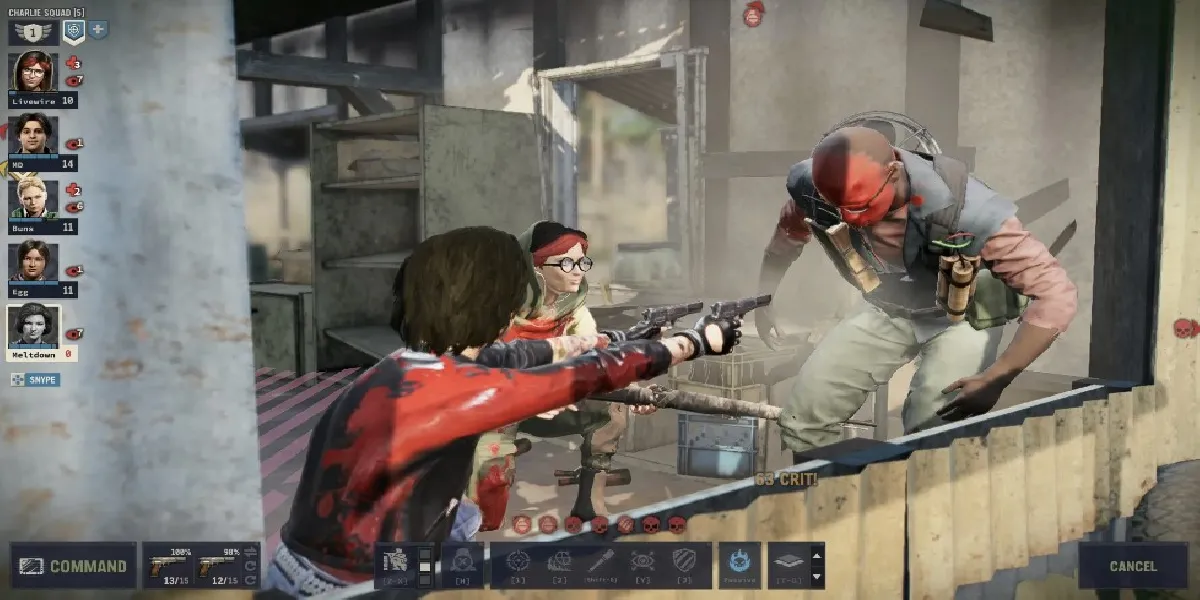Click the up arrow next to the layers icon
The height and width of the screenshot is (600, 1200).
817,554
